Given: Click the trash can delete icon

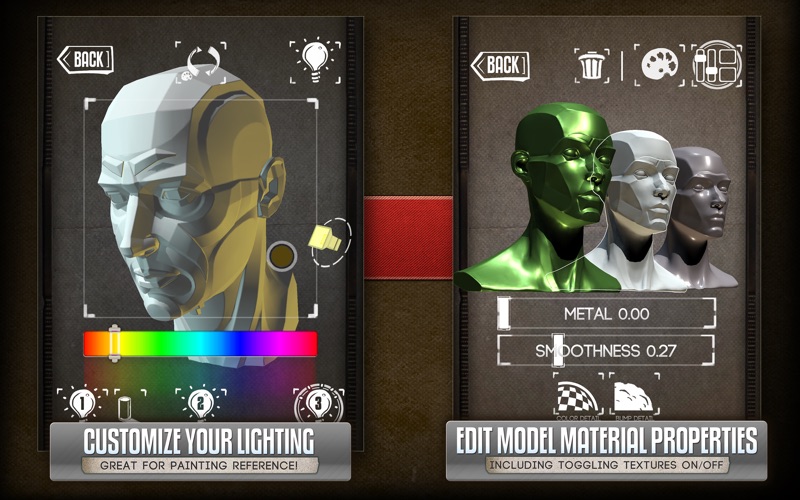Looking at the screenshot, I should coord(591,66).
